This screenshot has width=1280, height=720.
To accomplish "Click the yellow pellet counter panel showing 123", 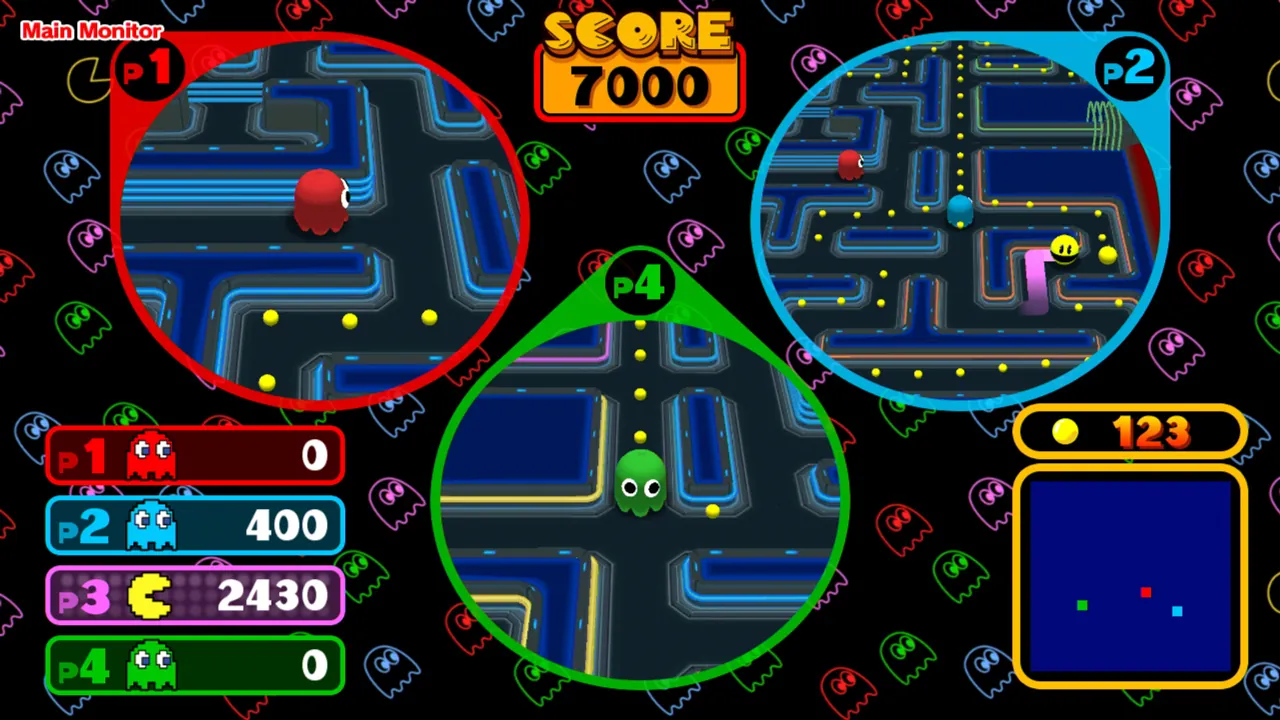I will click(1130, 430).
